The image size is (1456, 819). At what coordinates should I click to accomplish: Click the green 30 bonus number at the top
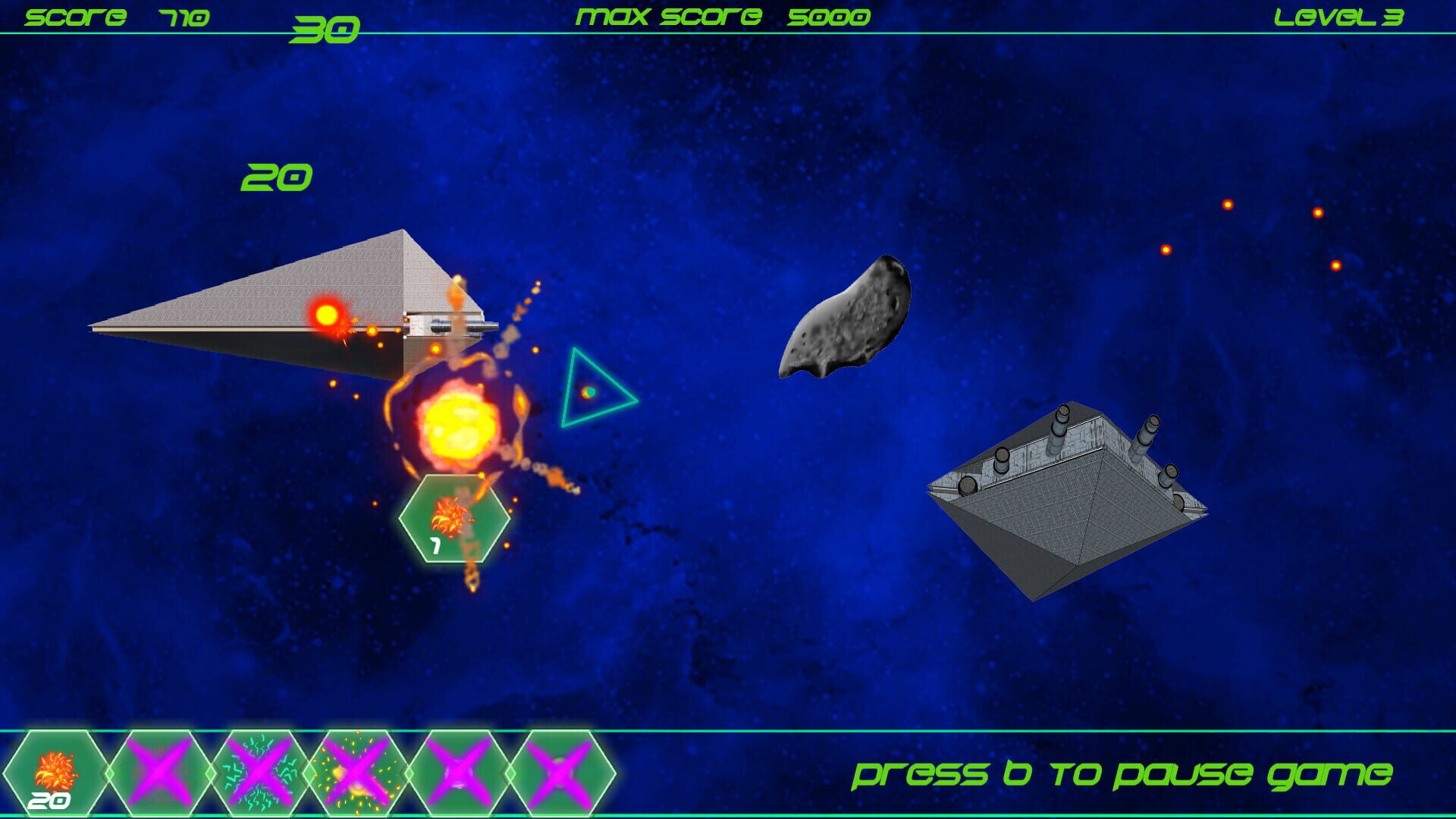pyautogui.click(x=326, y=27)
